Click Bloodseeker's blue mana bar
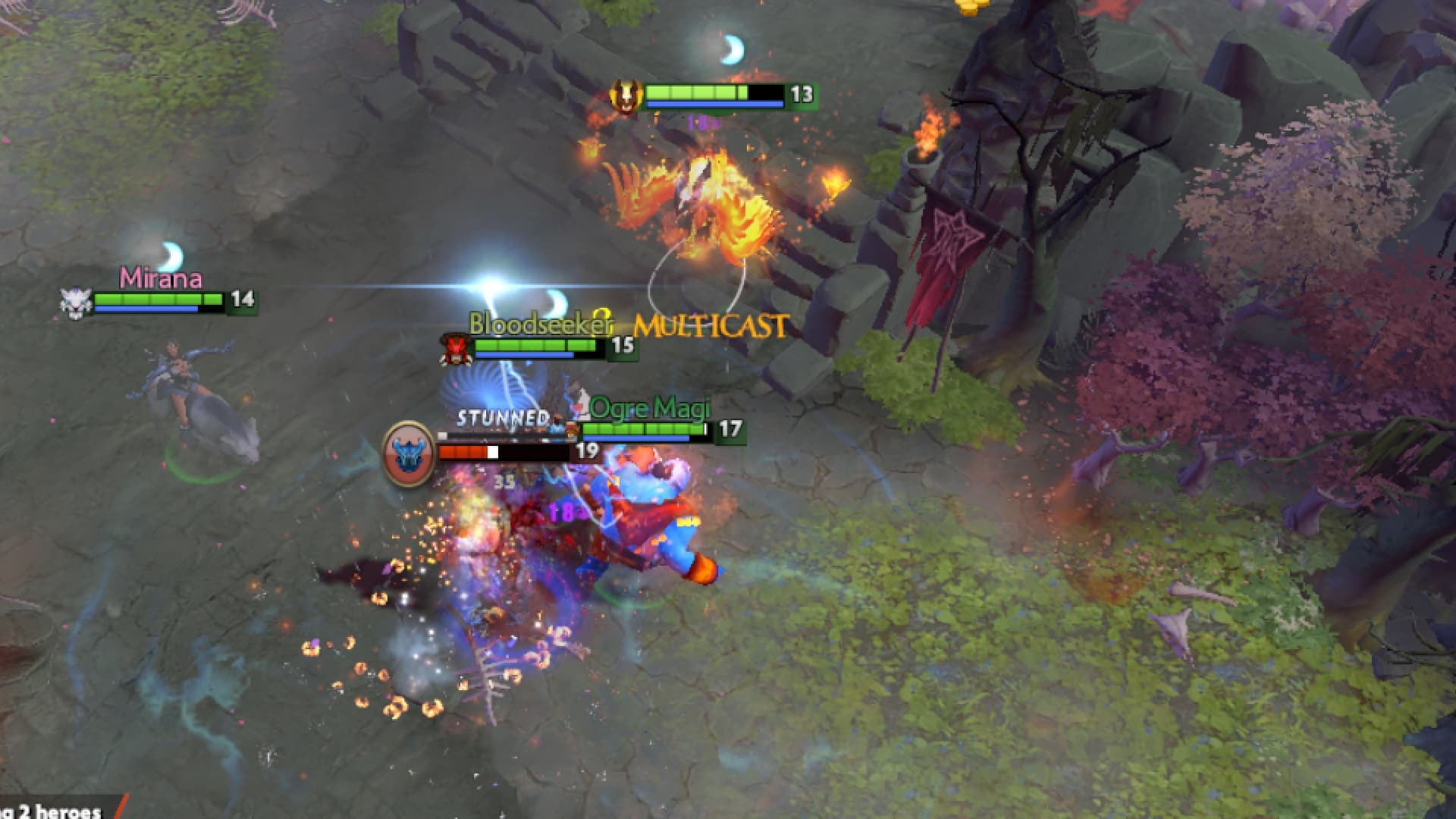The width and height of the screenshot is (1456, 819). coord(523,356)
